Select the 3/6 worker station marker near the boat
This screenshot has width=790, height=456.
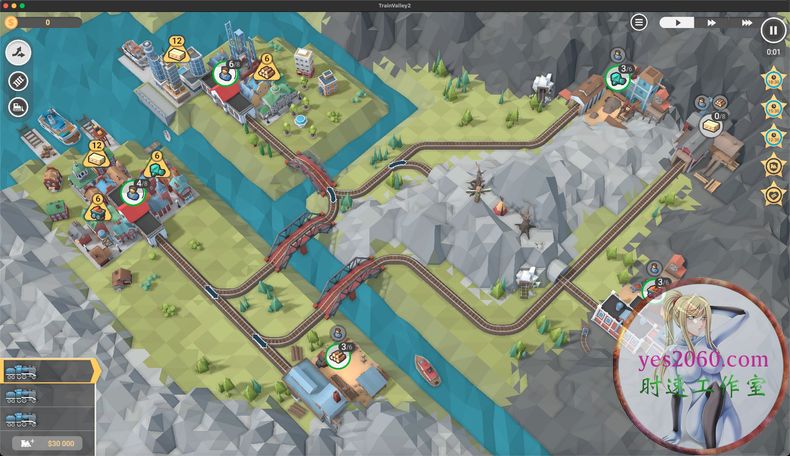click(338, 353)
